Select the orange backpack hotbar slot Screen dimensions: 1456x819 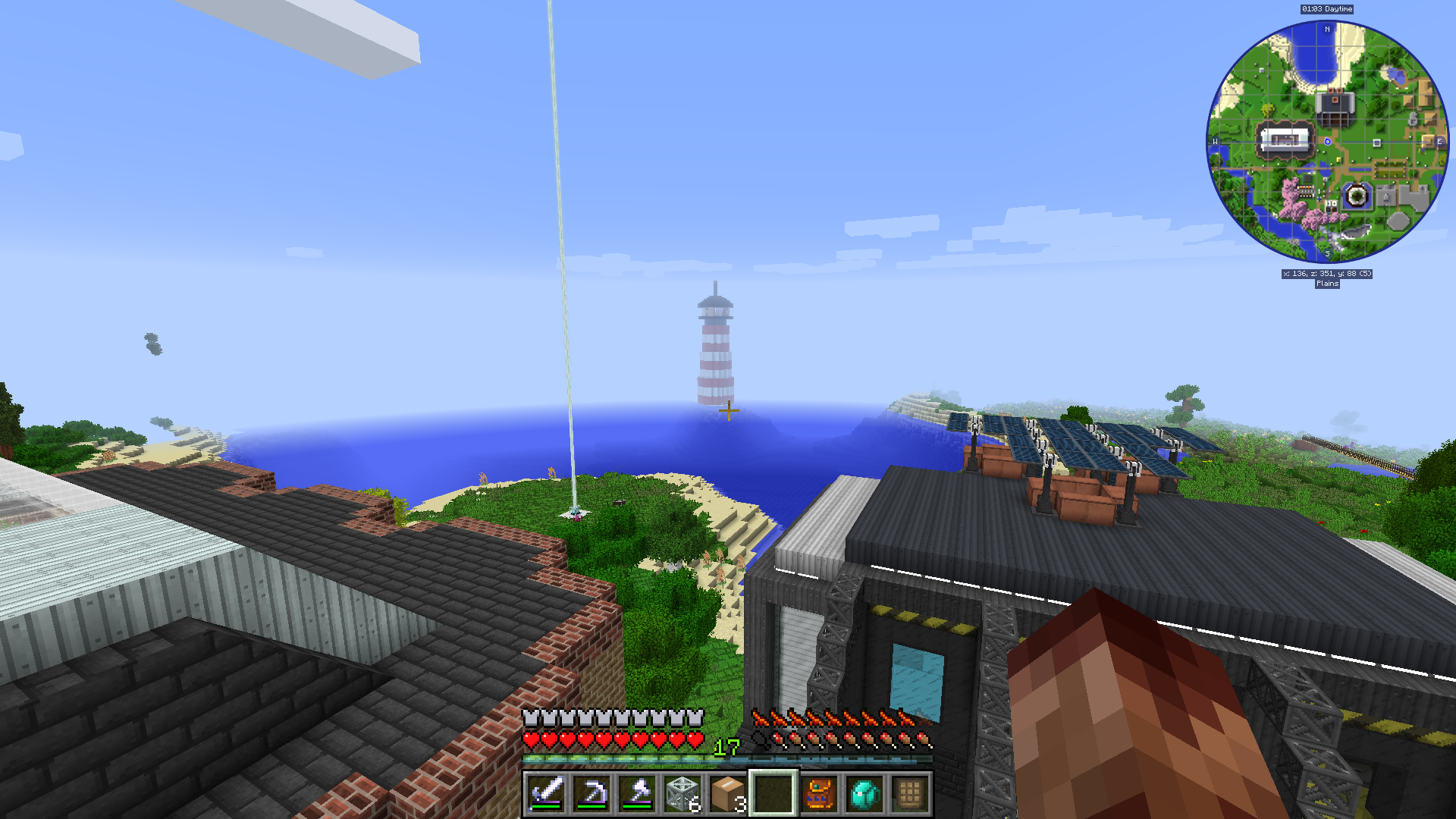click(x=819, y=793)
